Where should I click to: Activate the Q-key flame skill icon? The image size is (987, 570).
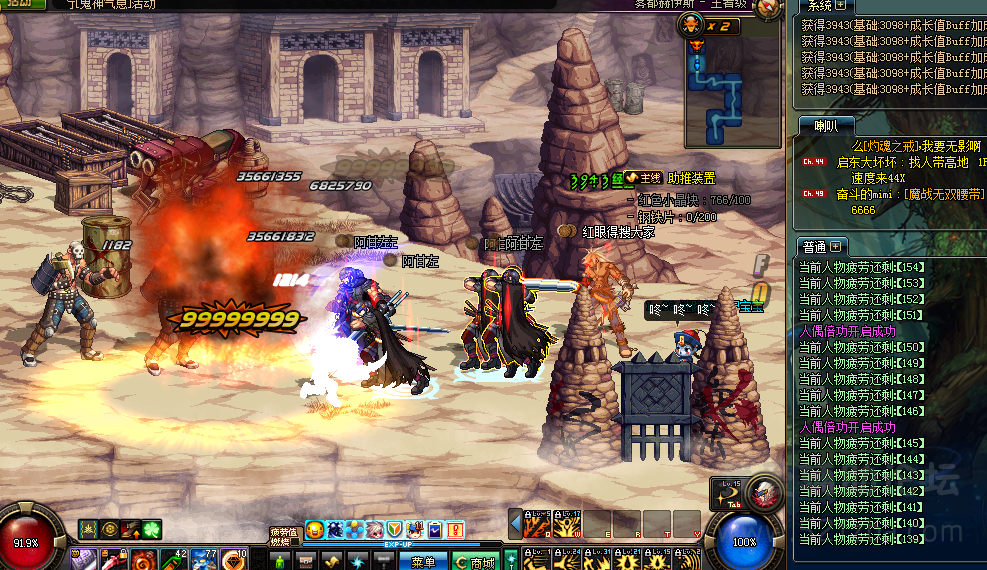tap(538, 524)
